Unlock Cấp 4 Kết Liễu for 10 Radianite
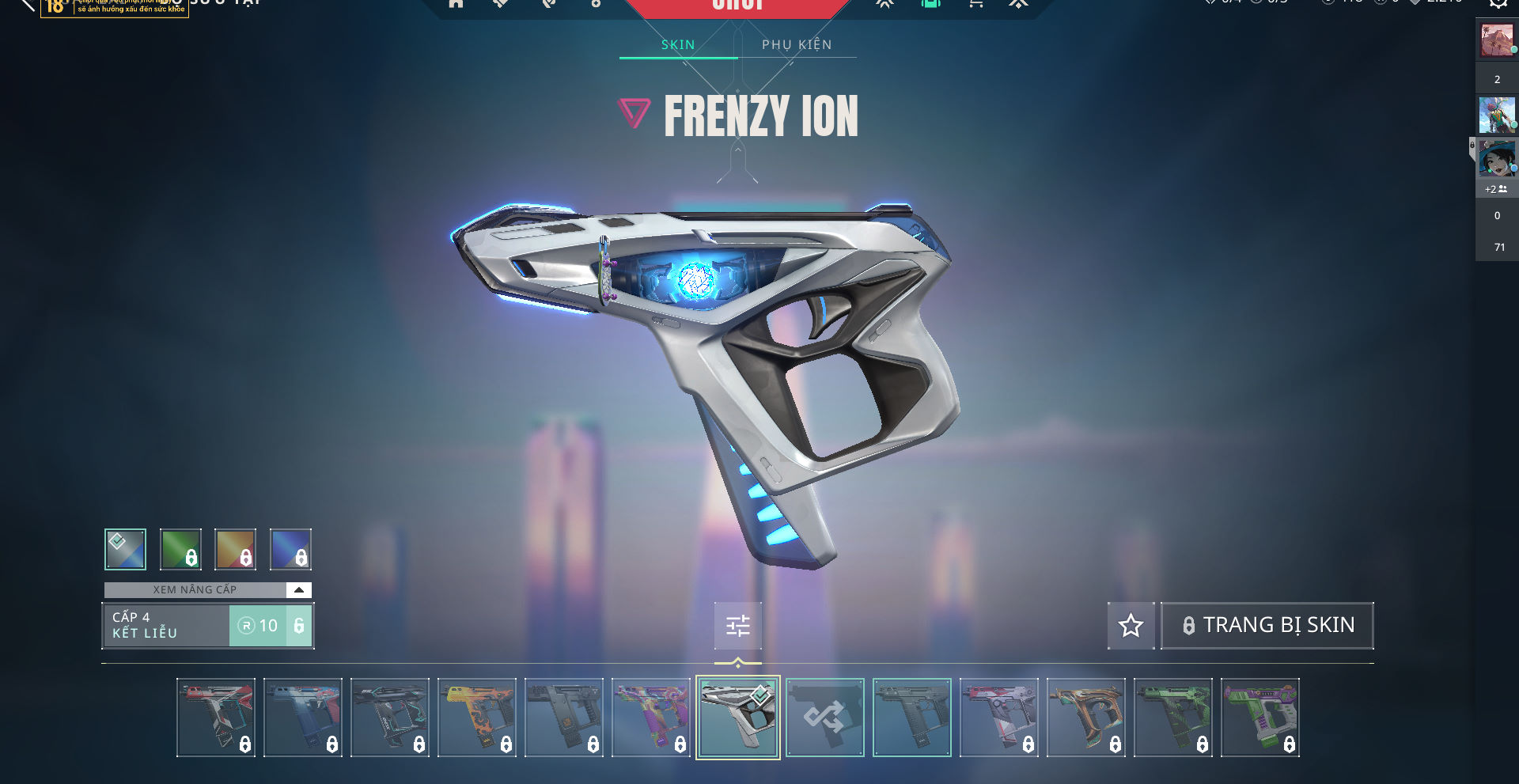This screenshot has height=784, width=1519. tap(271, 626)
